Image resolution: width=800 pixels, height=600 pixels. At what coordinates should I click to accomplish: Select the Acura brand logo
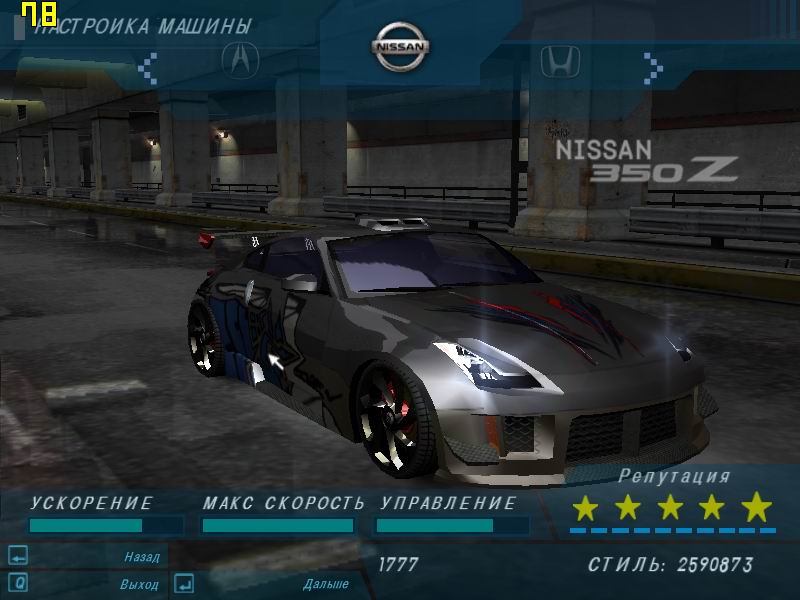coord(240,61)
